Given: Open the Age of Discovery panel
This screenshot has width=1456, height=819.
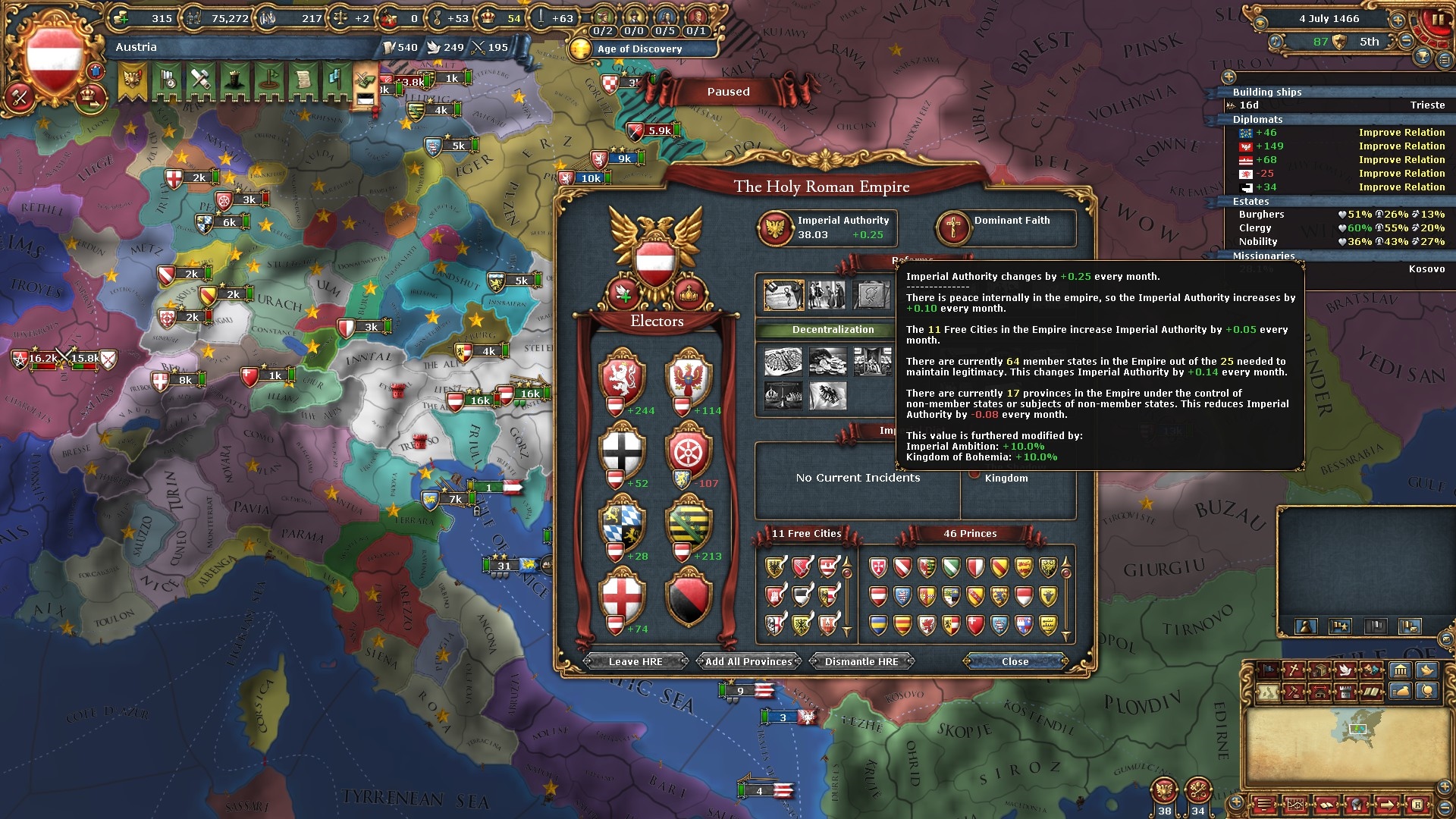Looking at the screenshot, I should tap(640, 49).
